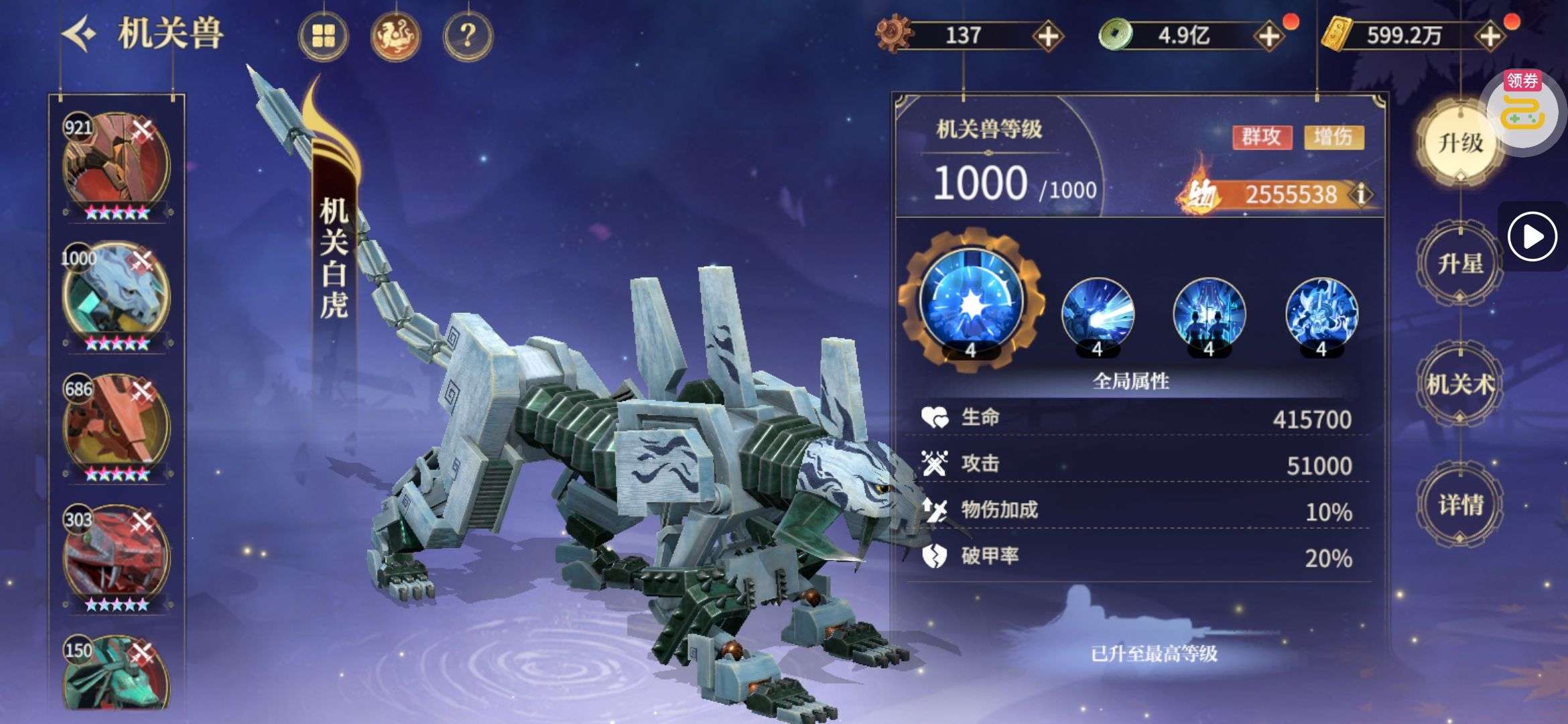
Task: Select the level 921 mechanical beast portrait
Action: click(117, 166)
